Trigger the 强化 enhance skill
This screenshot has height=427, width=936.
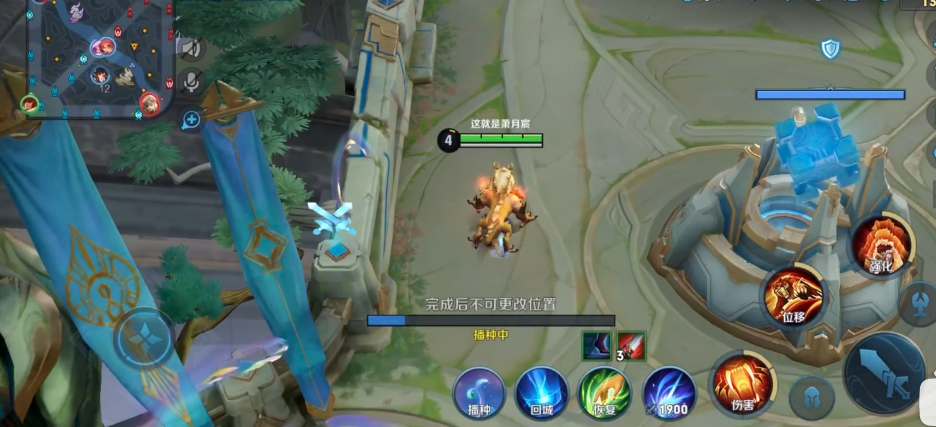(881, 243)
